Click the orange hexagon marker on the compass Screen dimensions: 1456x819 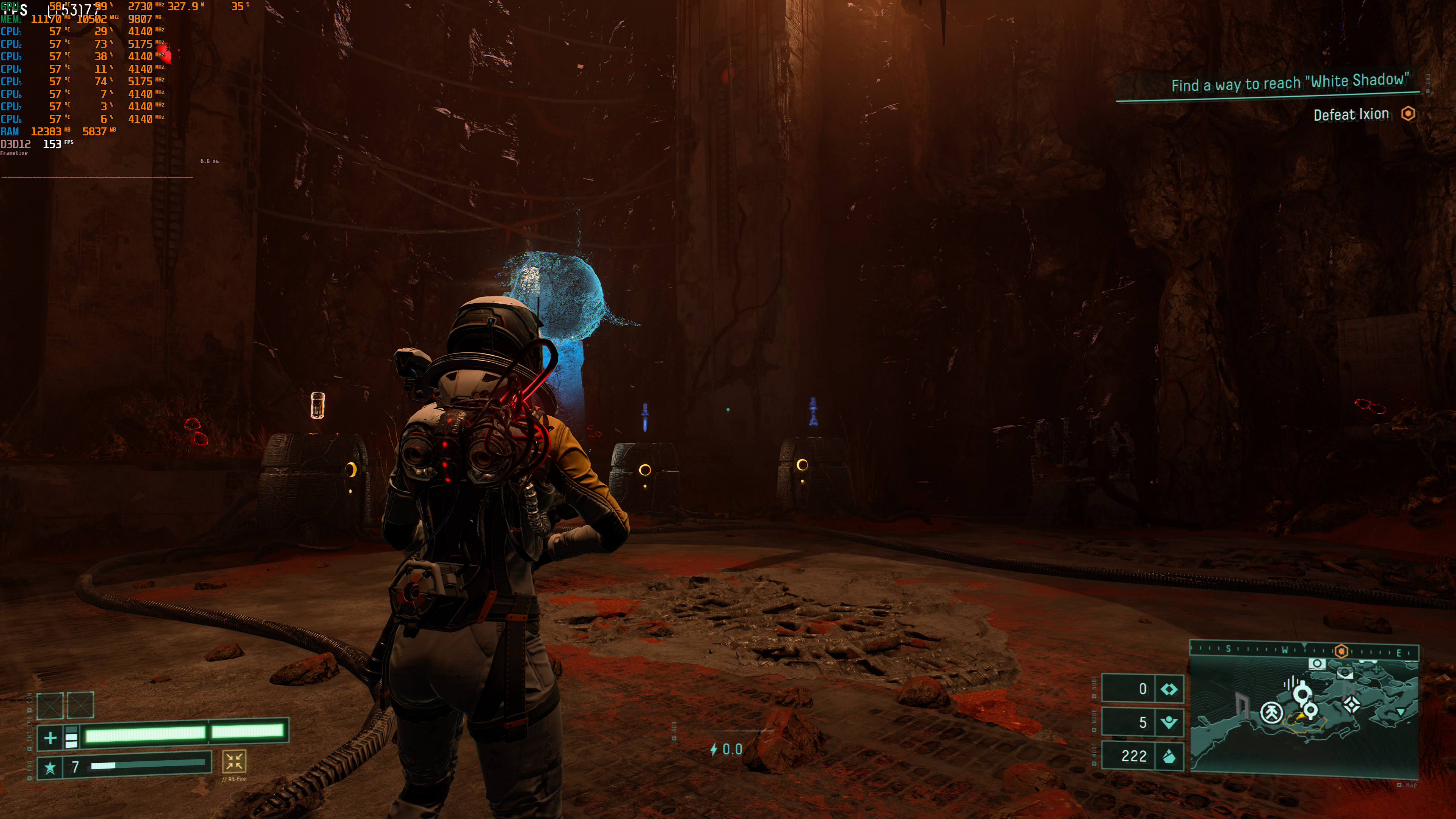pyautogui.click(x=1341, y=651)
